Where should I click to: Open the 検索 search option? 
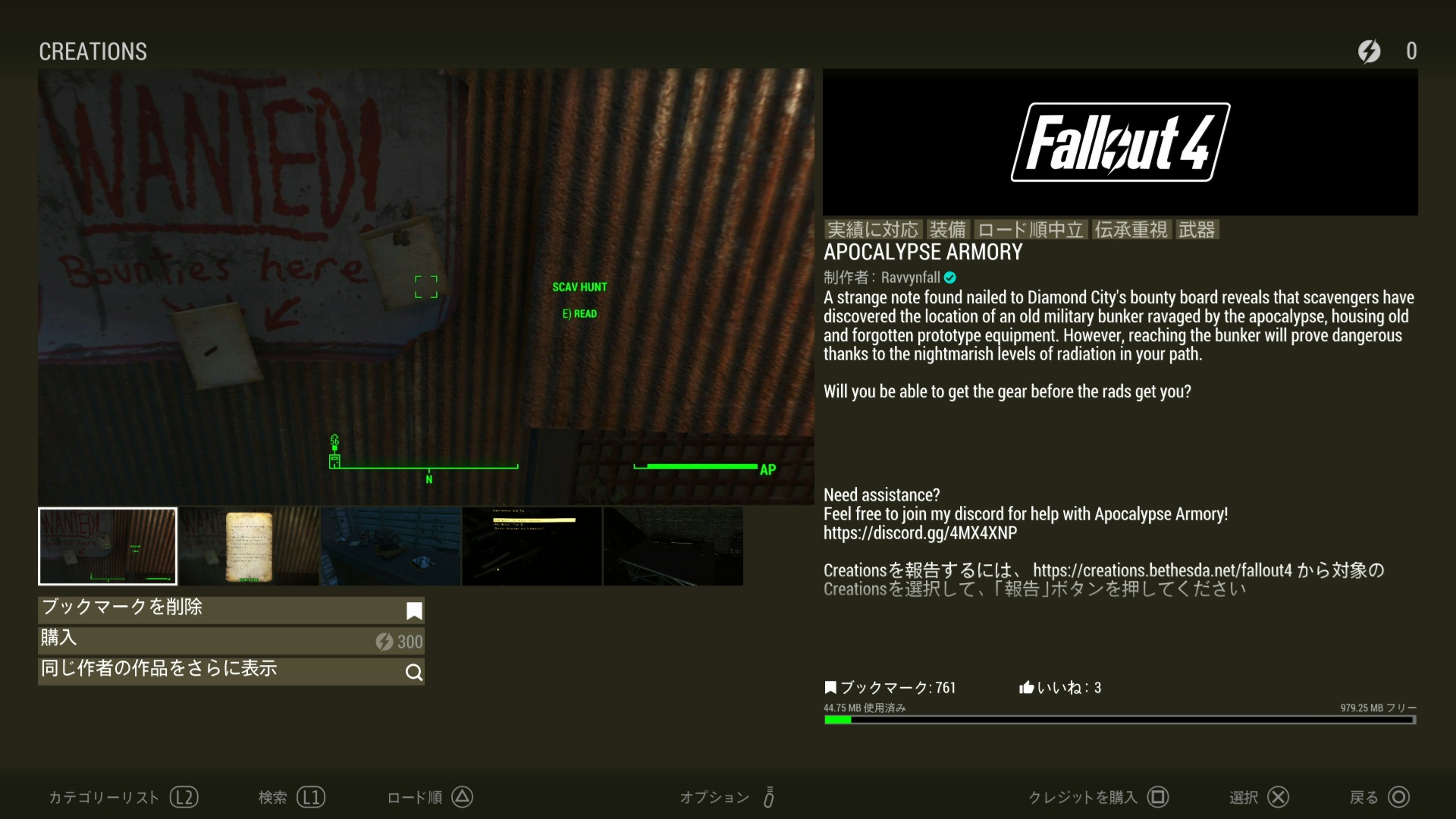tap(291, 797)
